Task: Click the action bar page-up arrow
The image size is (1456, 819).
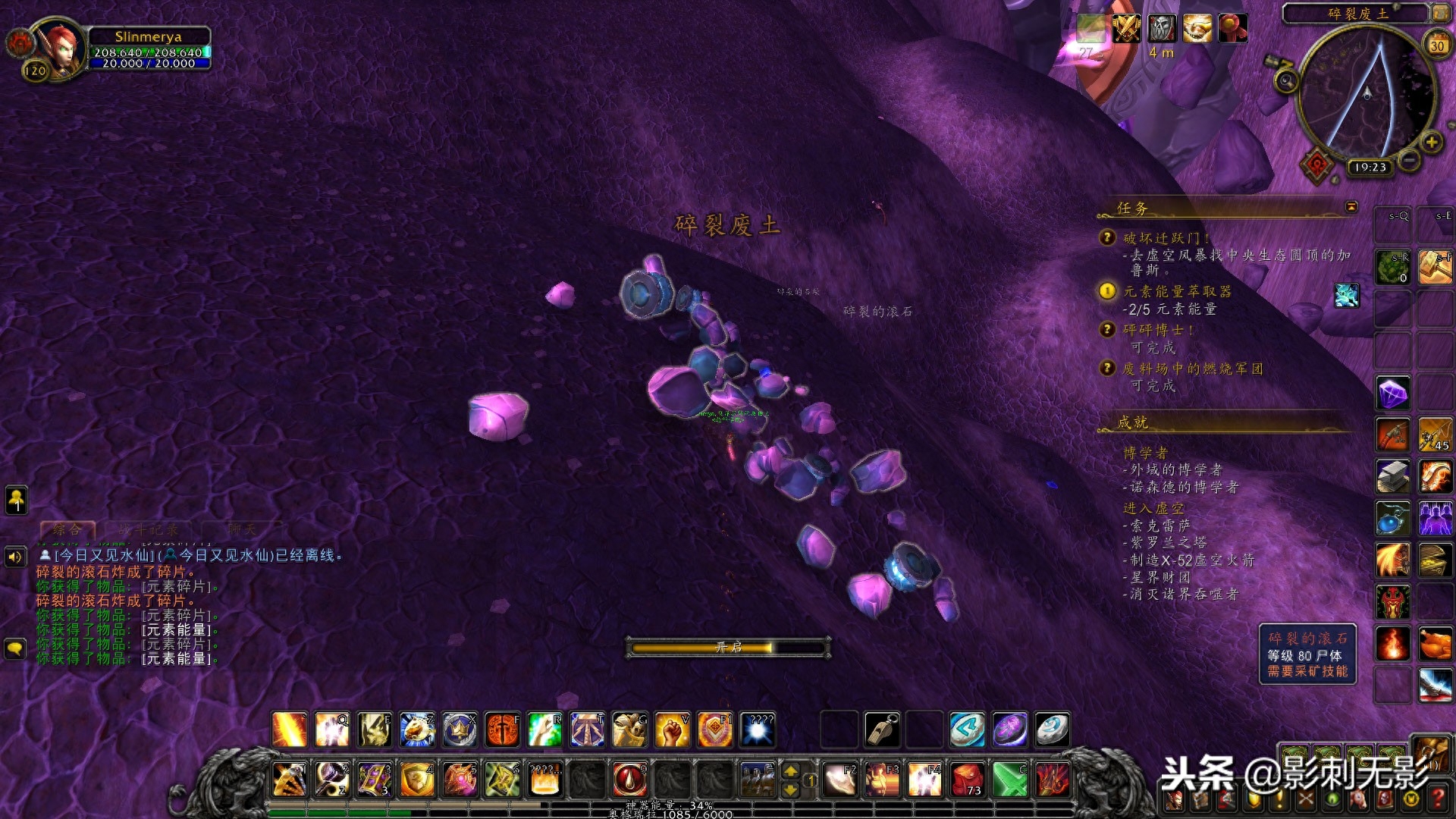Action: click(790, 771)
